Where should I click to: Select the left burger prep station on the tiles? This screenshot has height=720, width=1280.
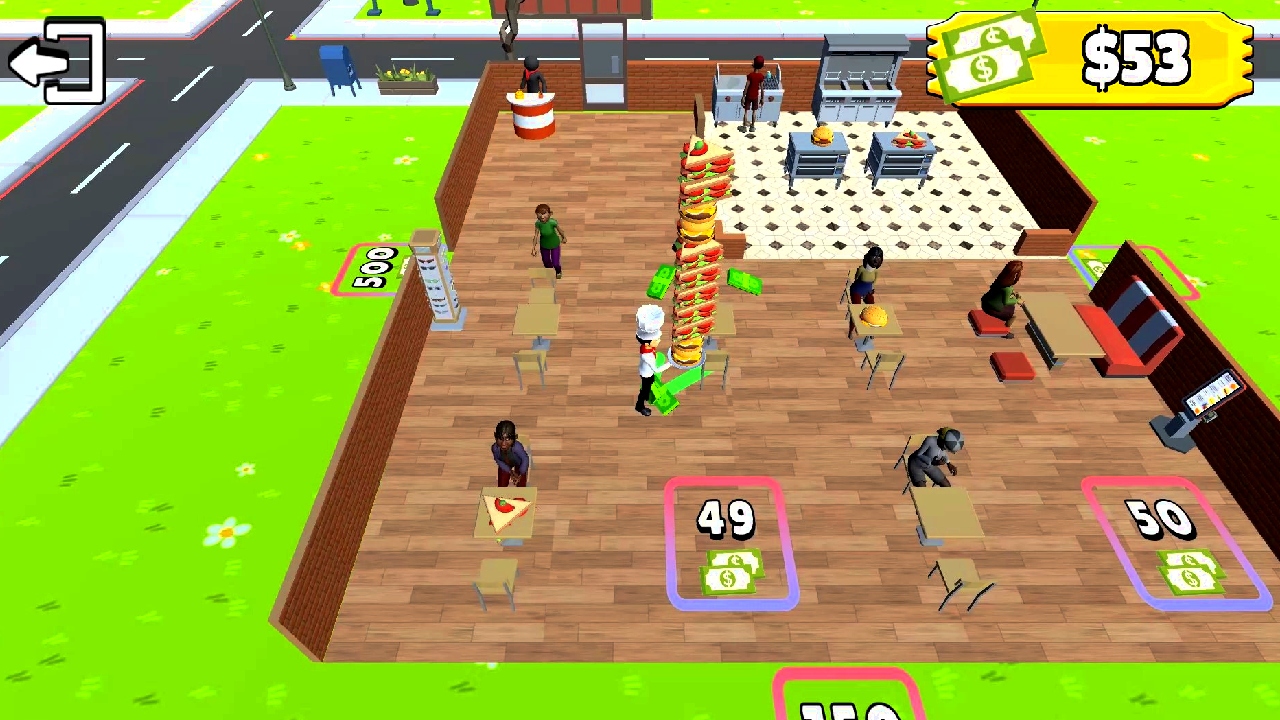(x=818, y=155)
